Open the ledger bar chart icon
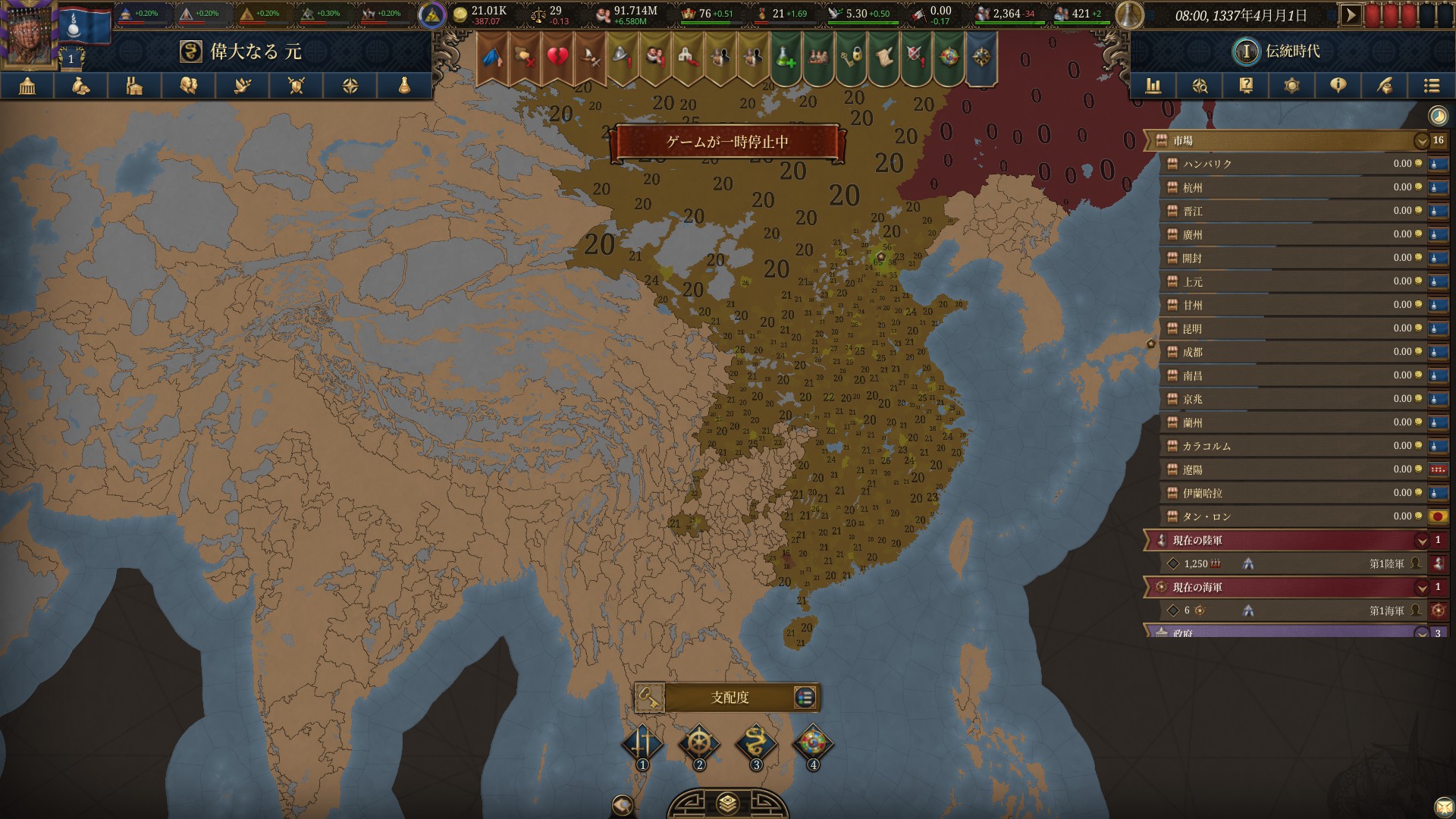The width and height of the screenshot is (1456, 819). pos(1155,86)
